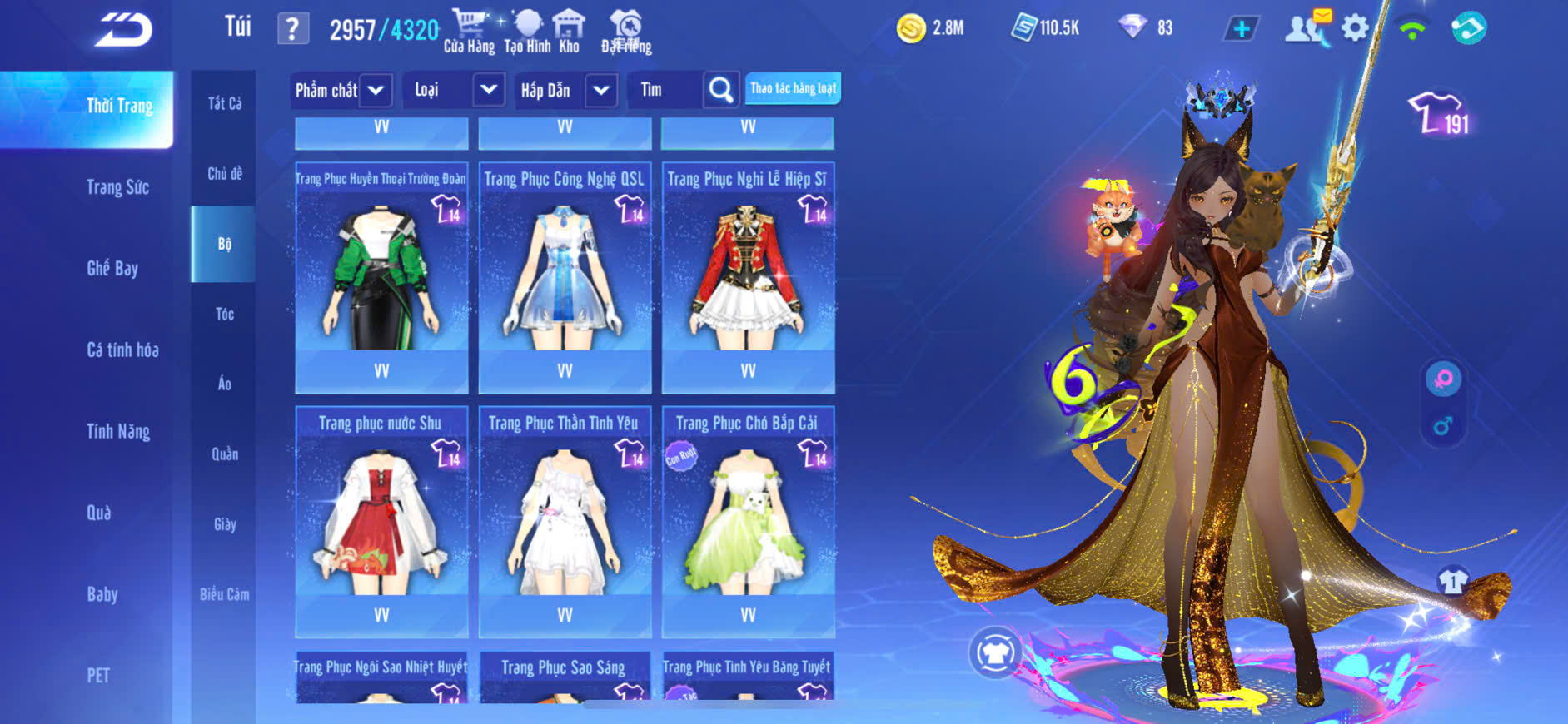Expand the Hấp Dẫn dropdown
Screen dimensions: 1568x724
point(601,90)
